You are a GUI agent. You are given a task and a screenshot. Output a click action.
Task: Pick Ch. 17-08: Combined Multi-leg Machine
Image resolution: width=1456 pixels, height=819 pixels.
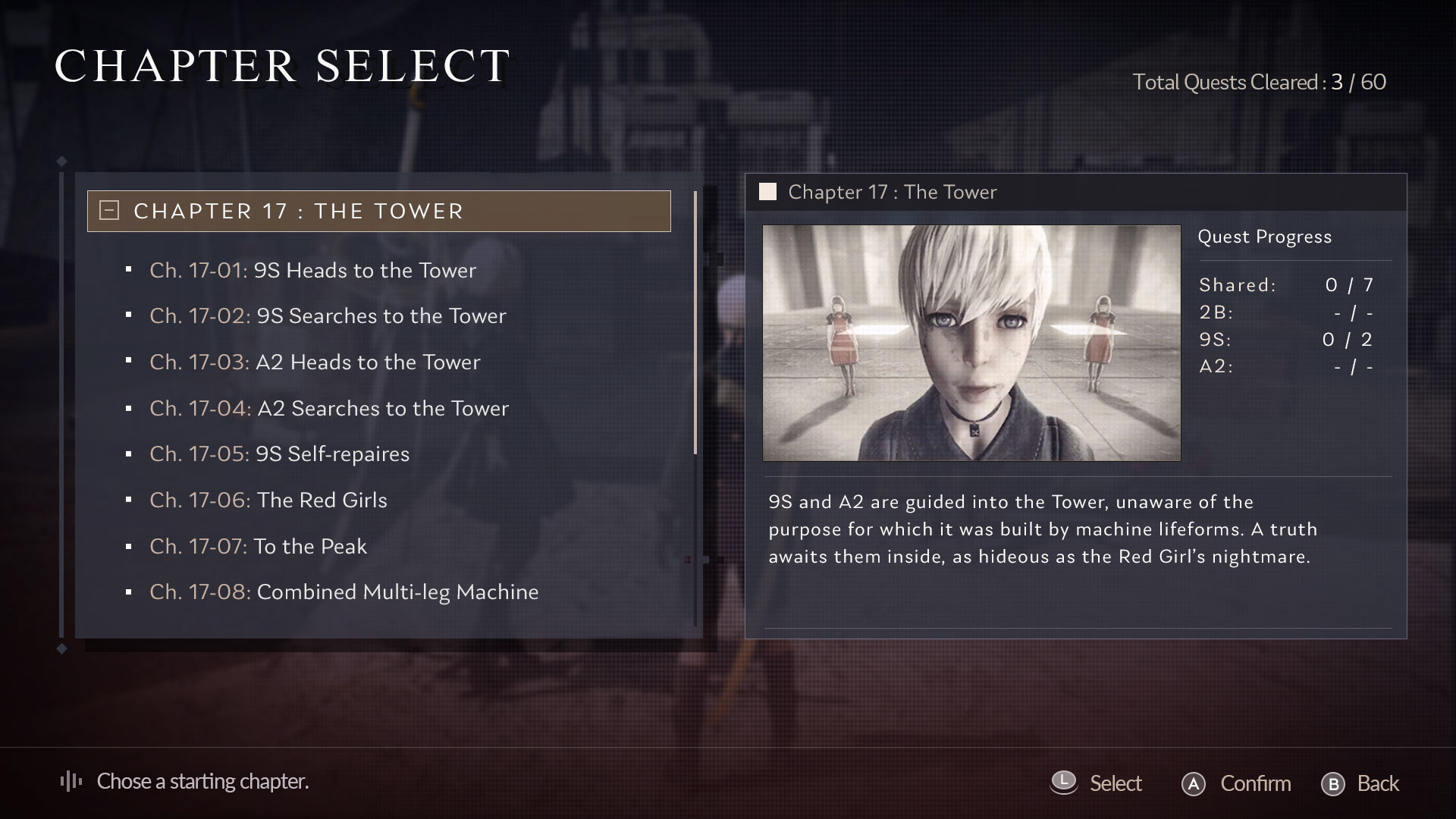pyautogui.click(x=344, y=592)
